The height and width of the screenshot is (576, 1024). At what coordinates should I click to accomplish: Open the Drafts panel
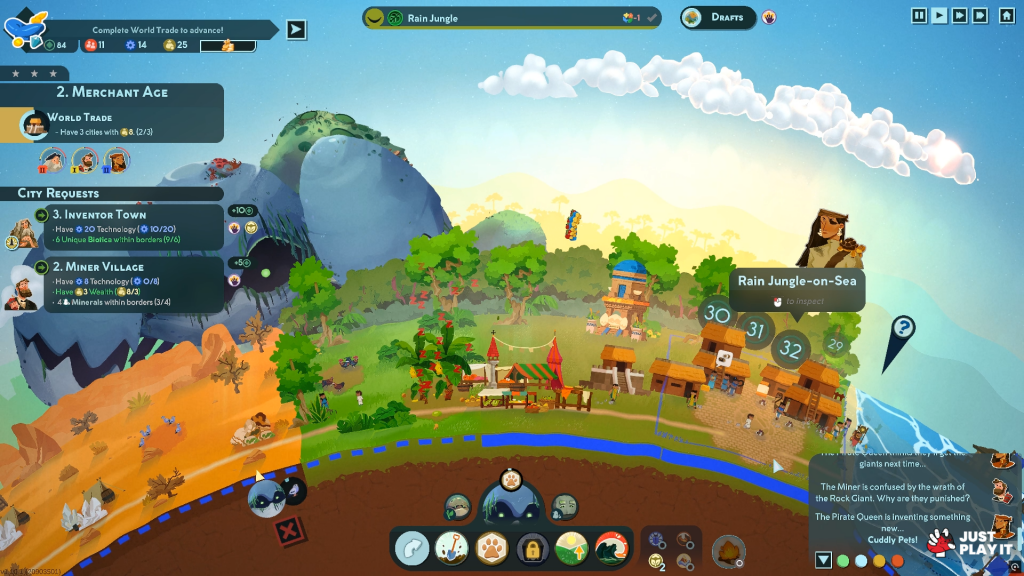pyautogui.click(x=718, y=17)
